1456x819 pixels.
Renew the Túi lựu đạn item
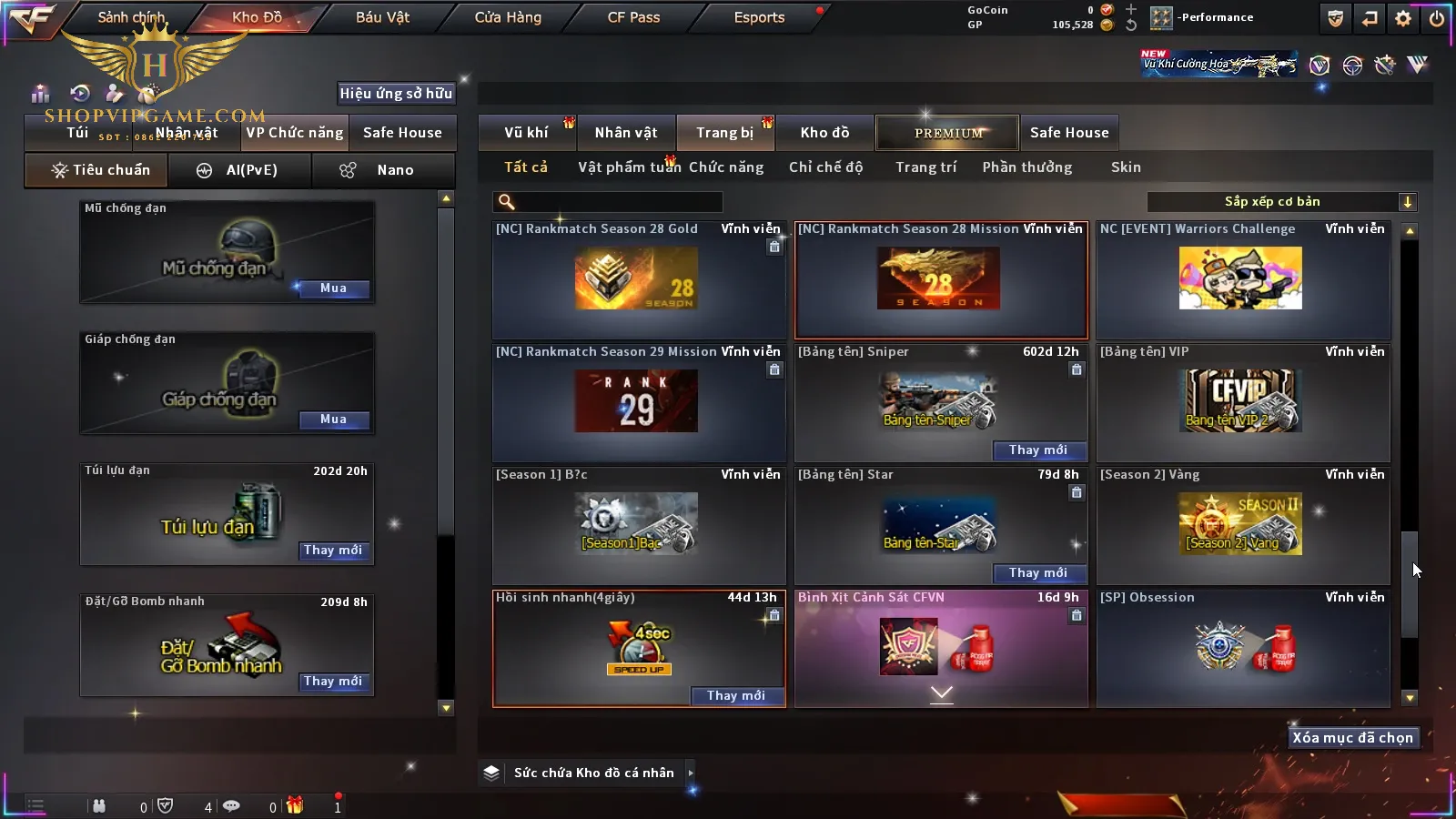tap(333, 551)
